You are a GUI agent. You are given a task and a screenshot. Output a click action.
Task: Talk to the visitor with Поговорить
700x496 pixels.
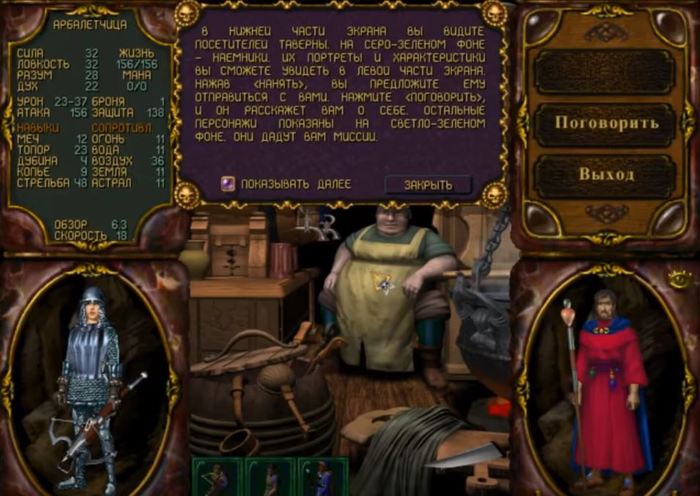click(x=606, y=123)
